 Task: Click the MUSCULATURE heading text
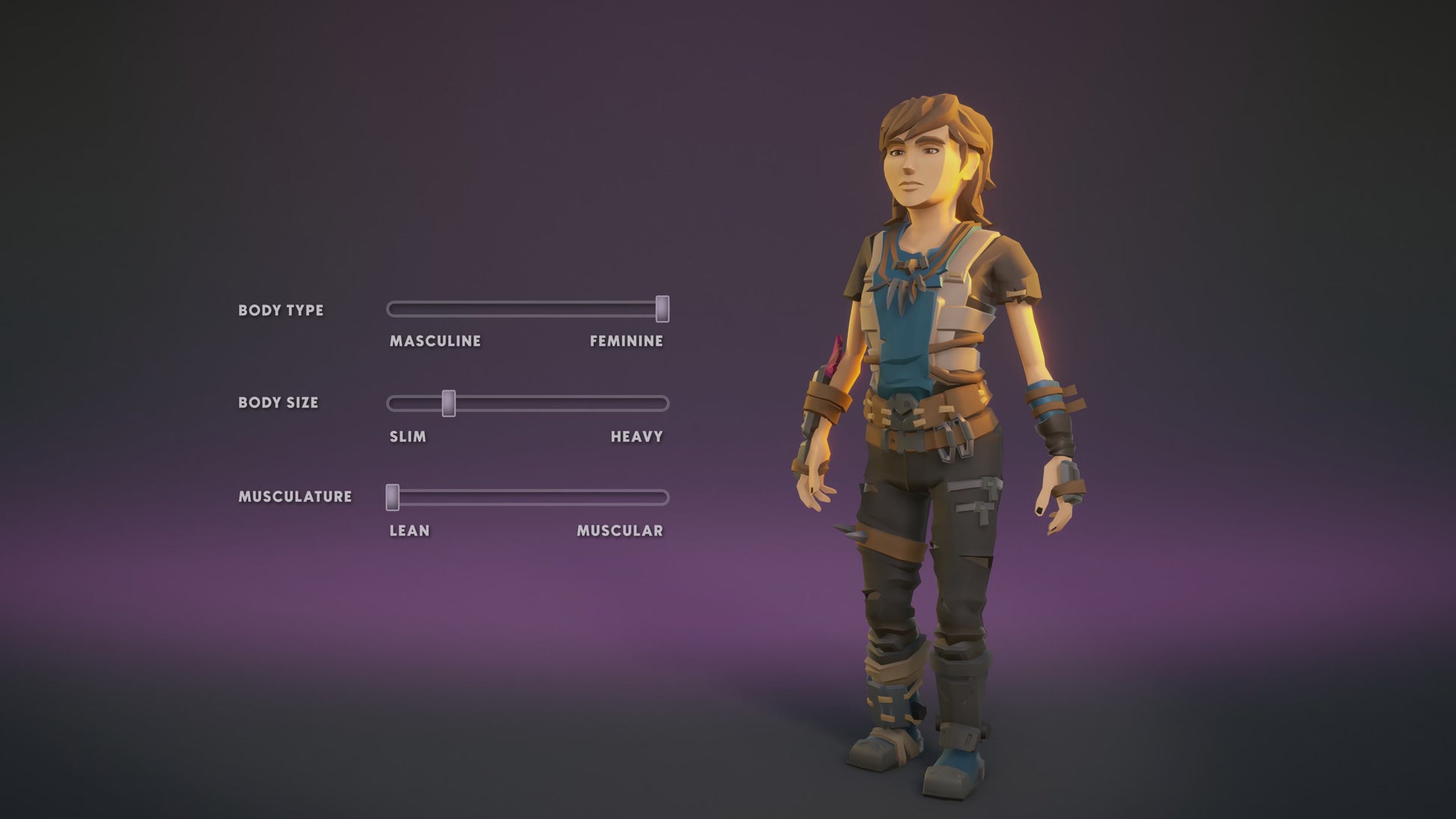point(296,494)
